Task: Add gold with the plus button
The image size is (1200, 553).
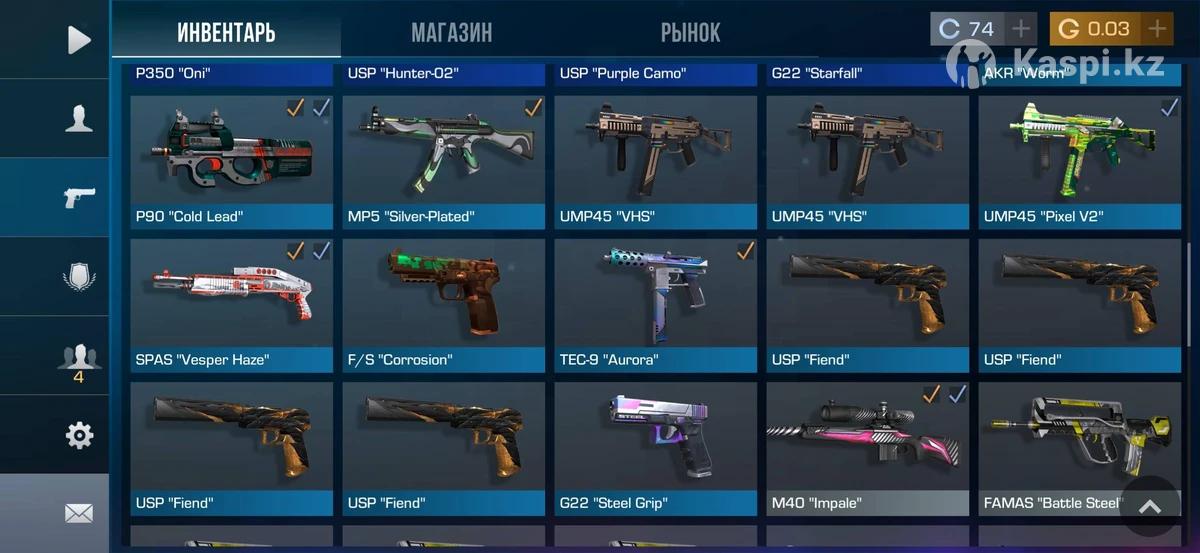Action: (1157, 29)
